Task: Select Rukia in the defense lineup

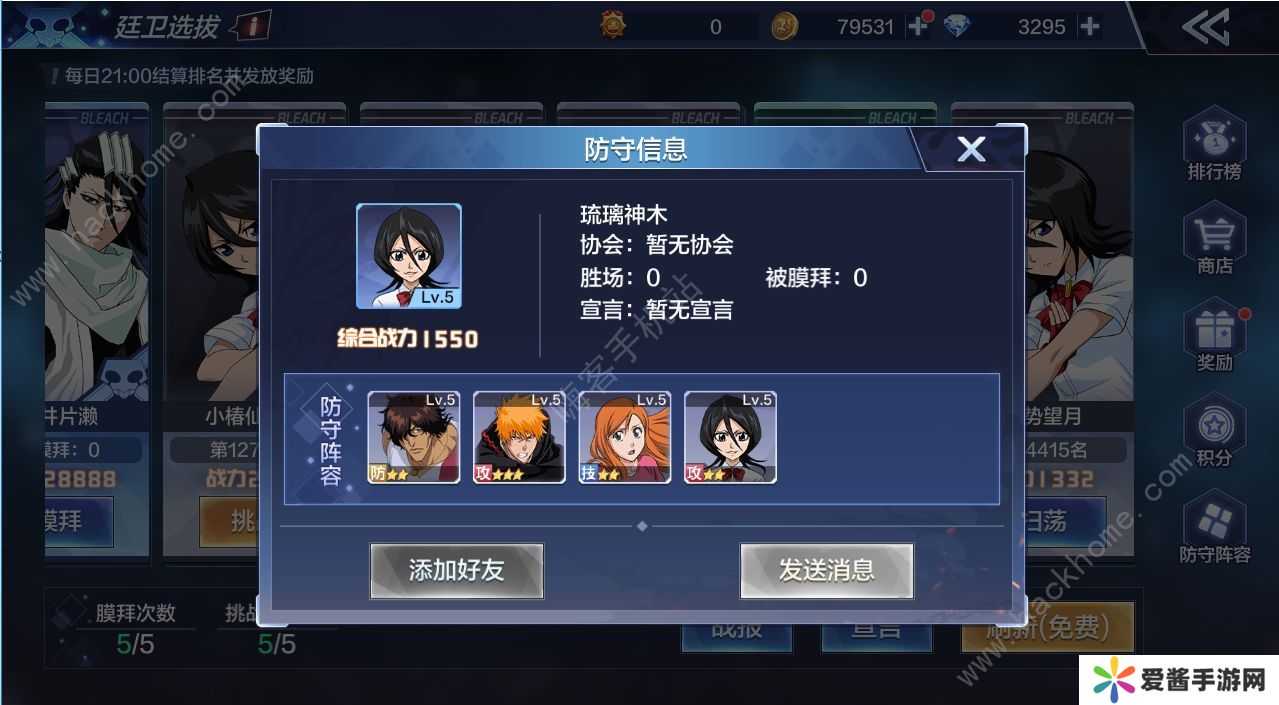Action: (x=730, y=437)
